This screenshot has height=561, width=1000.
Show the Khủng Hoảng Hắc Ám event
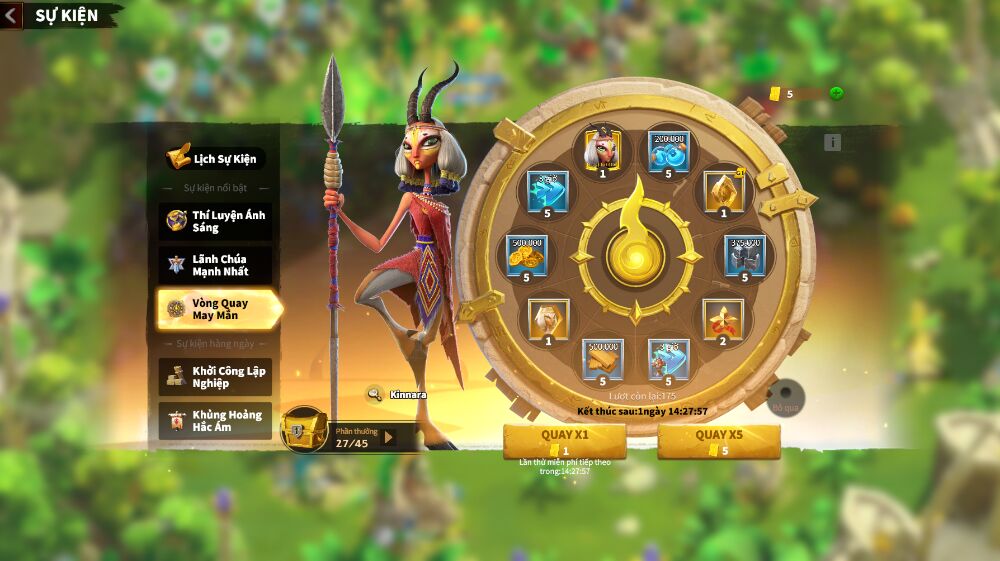(x=215, y=421)
